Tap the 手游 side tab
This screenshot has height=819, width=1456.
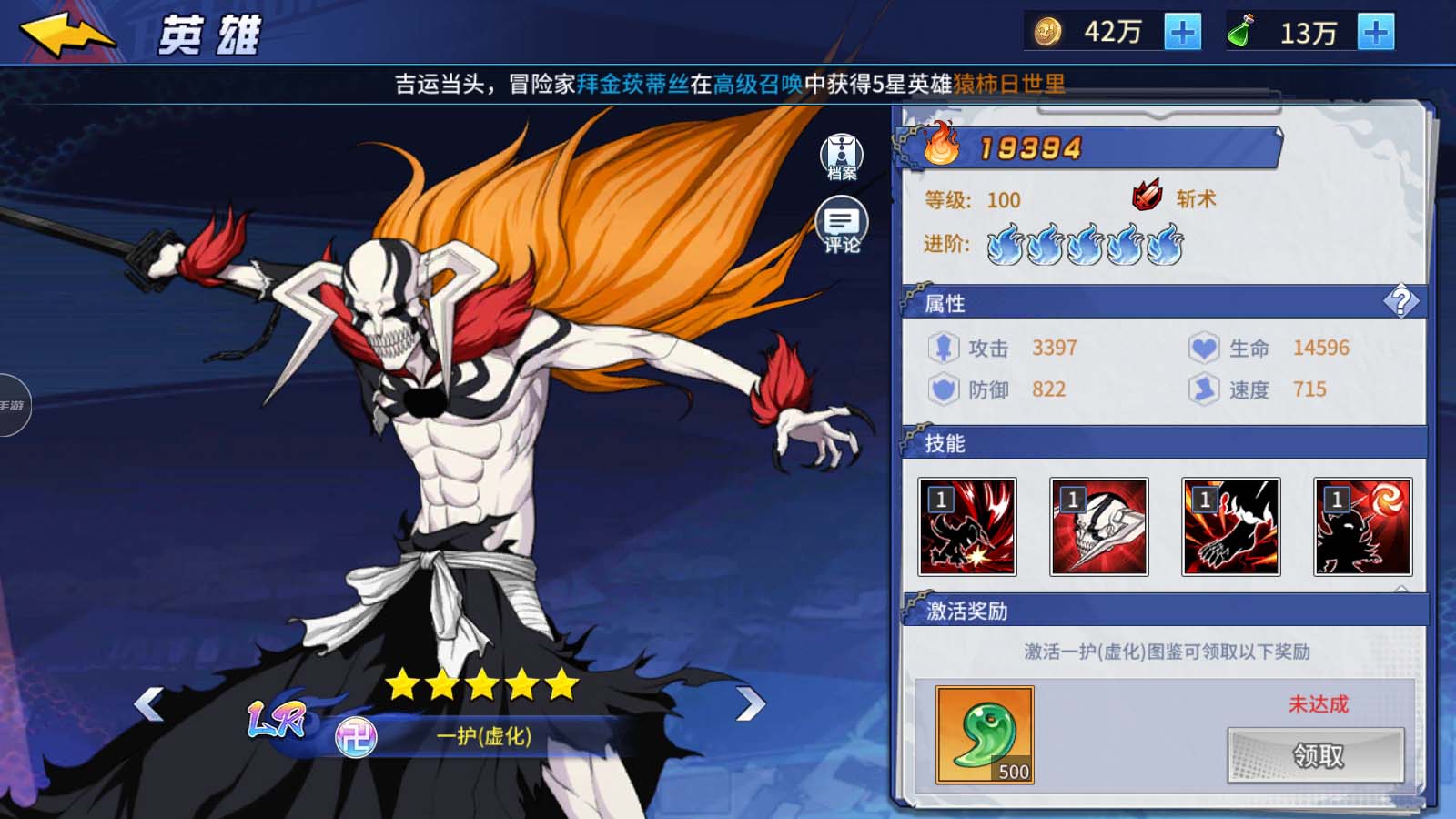point(14,405)
